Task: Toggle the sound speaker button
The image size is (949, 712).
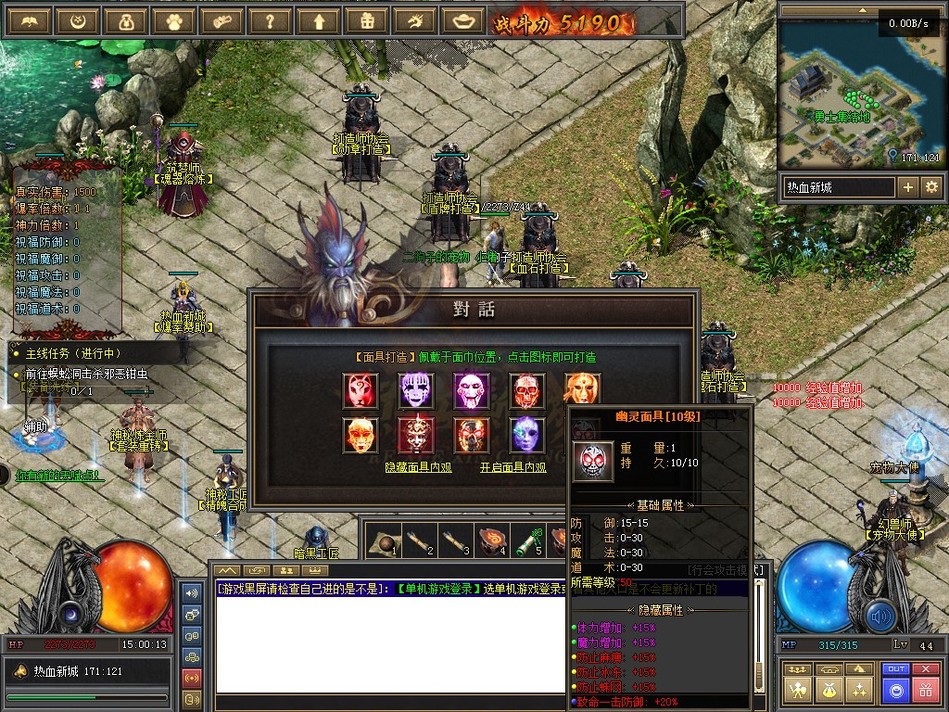Action: [880, 615]
